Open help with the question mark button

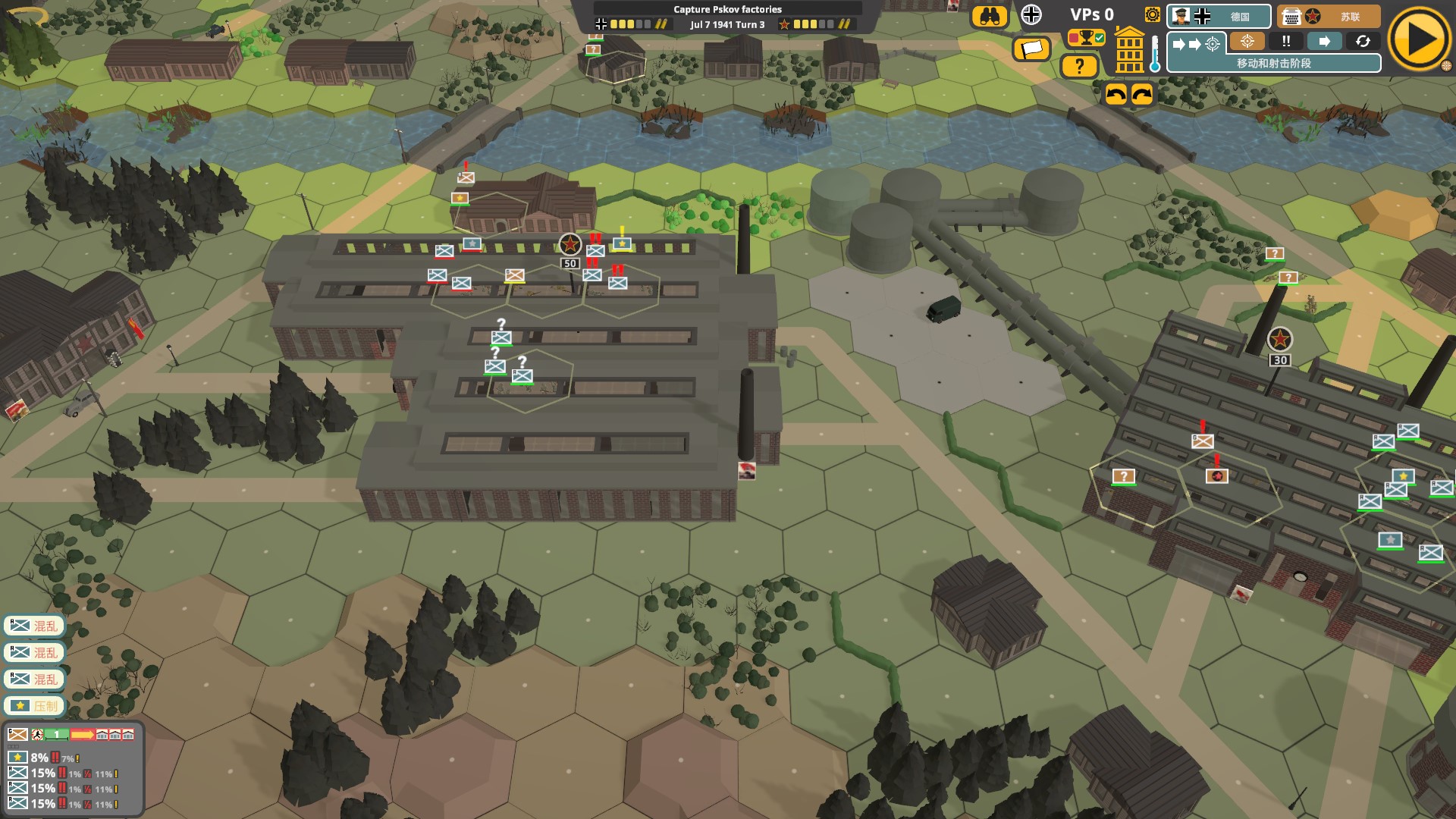point(1079,67)
